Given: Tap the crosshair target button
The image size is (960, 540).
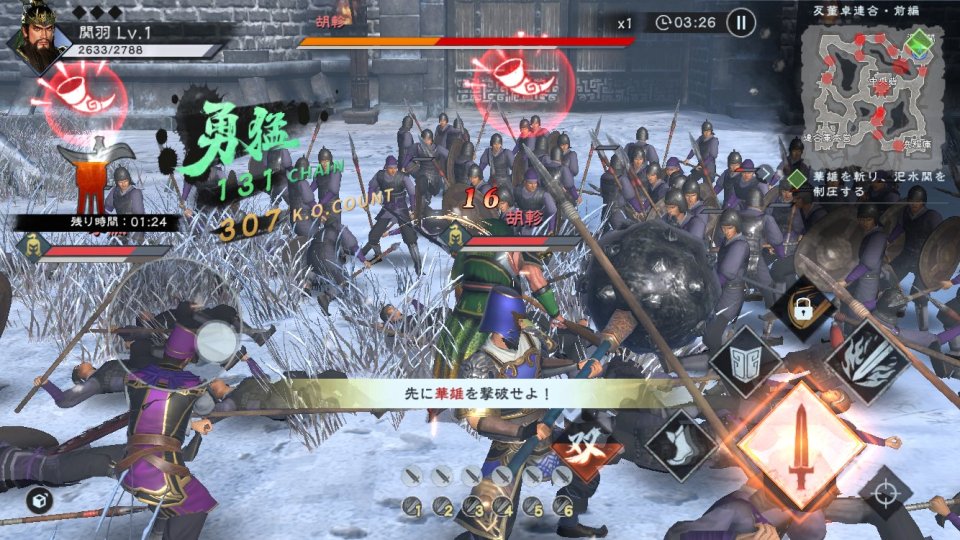Looking at the screenshot, I should (x=885, y=493).
